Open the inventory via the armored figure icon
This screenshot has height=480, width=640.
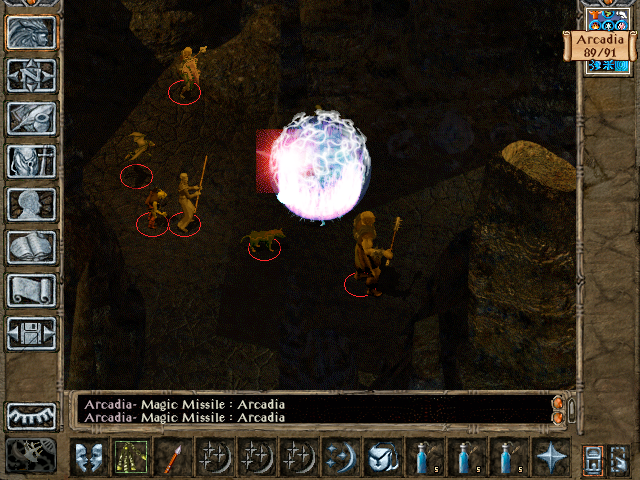click(x=32, y=161)
